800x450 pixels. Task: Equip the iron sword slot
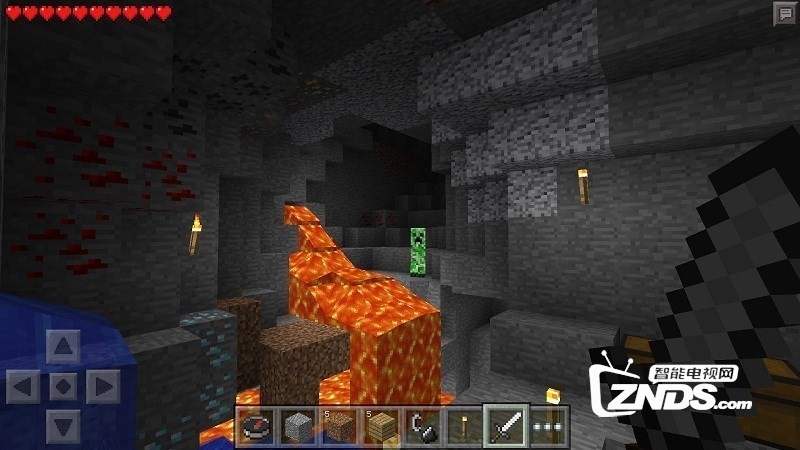pyautogui.click(x=503, y=426)
